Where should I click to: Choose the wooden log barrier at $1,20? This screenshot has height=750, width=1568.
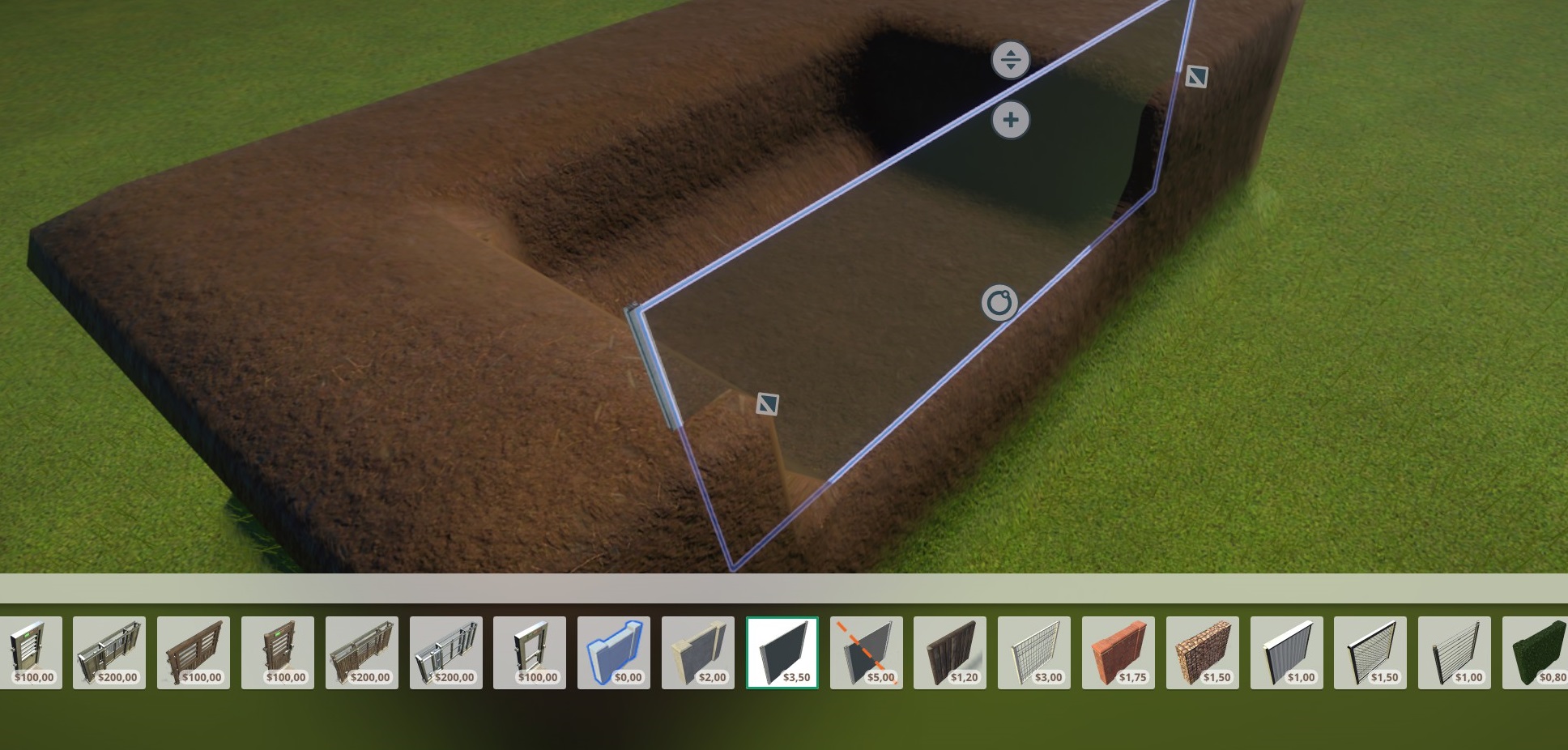pyautogui.click(x=950, y=652)
